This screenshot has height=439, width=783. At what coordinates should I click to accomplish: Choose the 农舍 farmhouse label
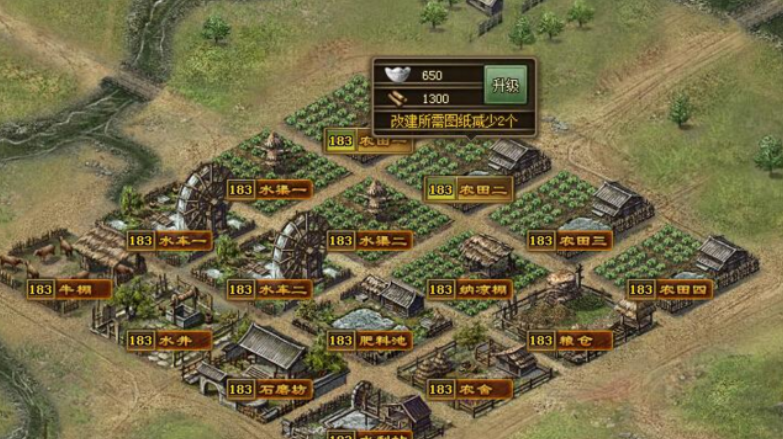click(x=469, y=389)
